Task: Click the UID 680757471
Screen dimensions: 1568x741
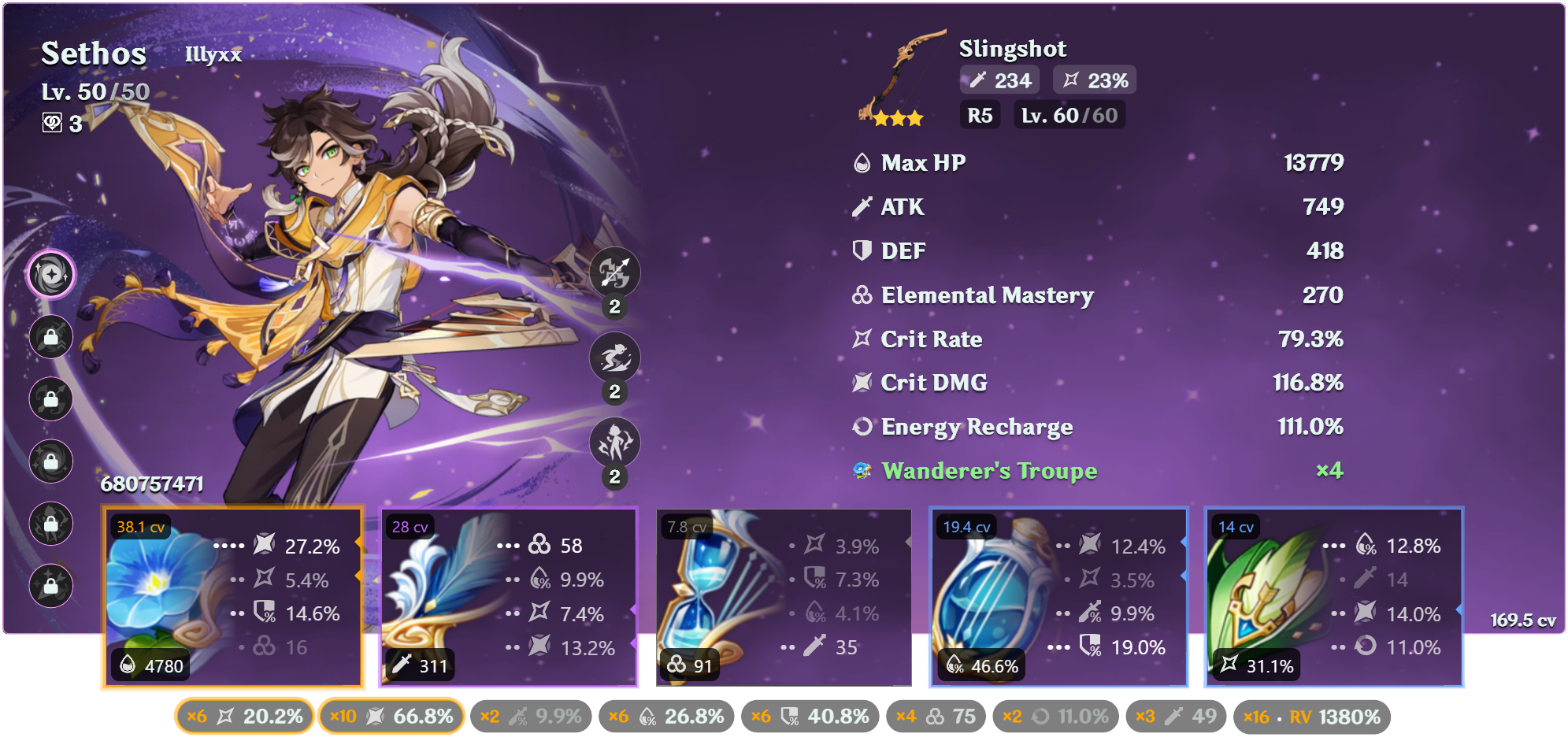Action: 153,485
